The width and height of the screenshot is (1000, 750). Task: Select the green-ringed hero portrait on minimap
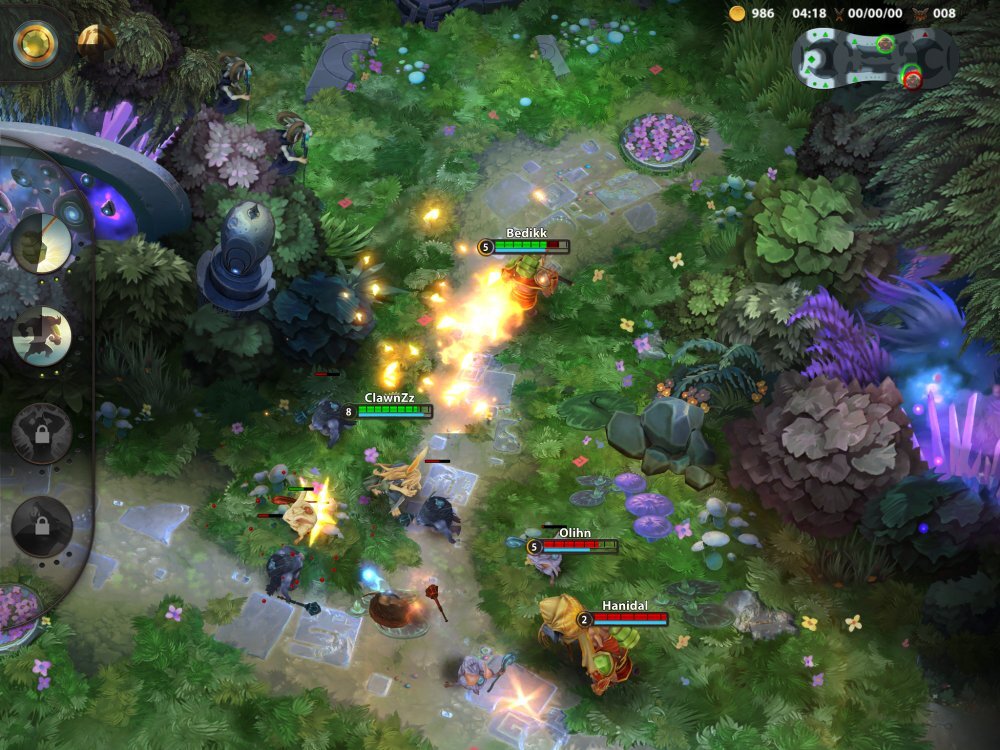[x=885, y=44]
